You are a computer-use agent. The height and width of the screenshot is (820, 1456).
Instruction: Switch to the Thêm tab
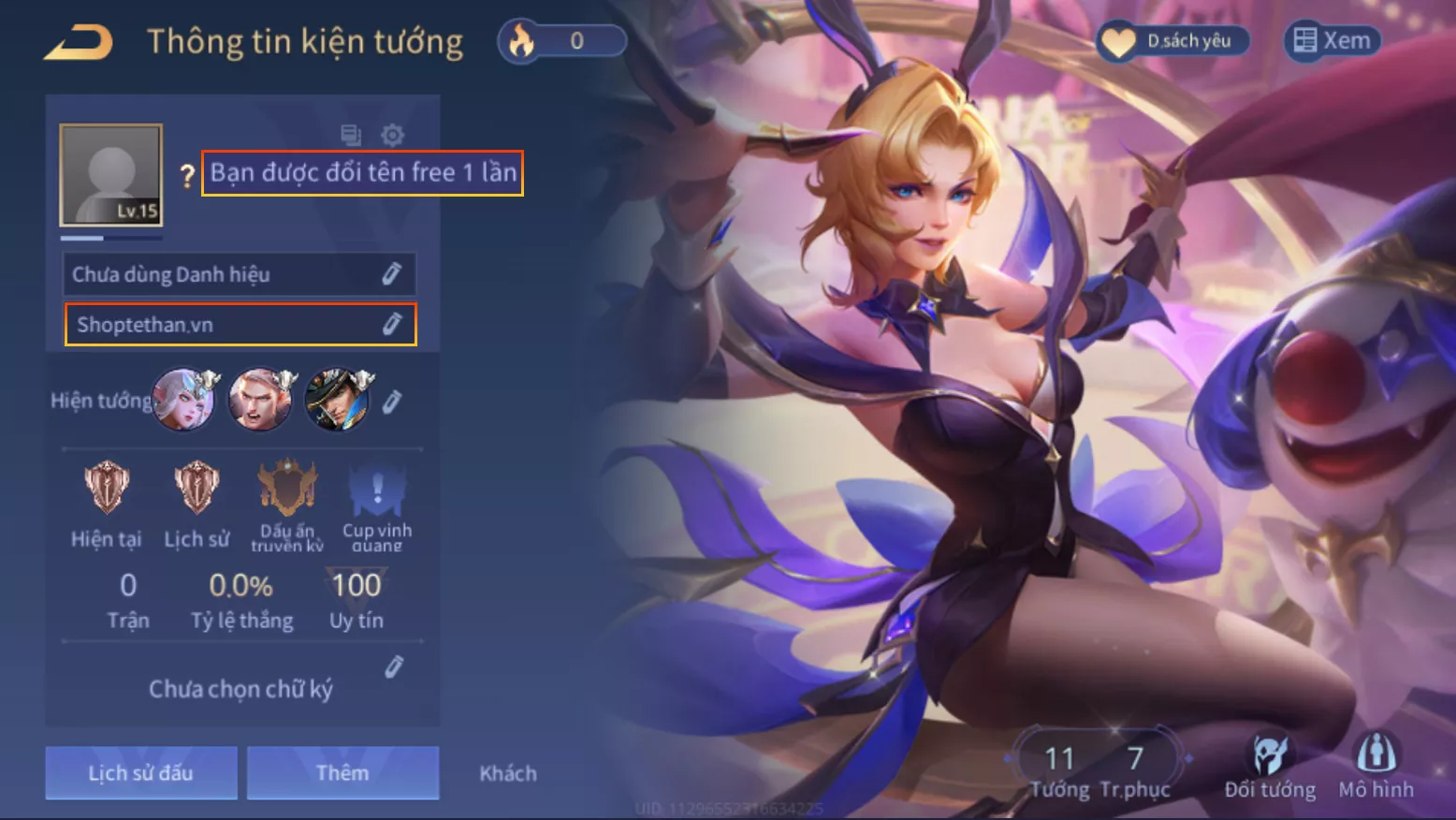[x=342, y=772]
